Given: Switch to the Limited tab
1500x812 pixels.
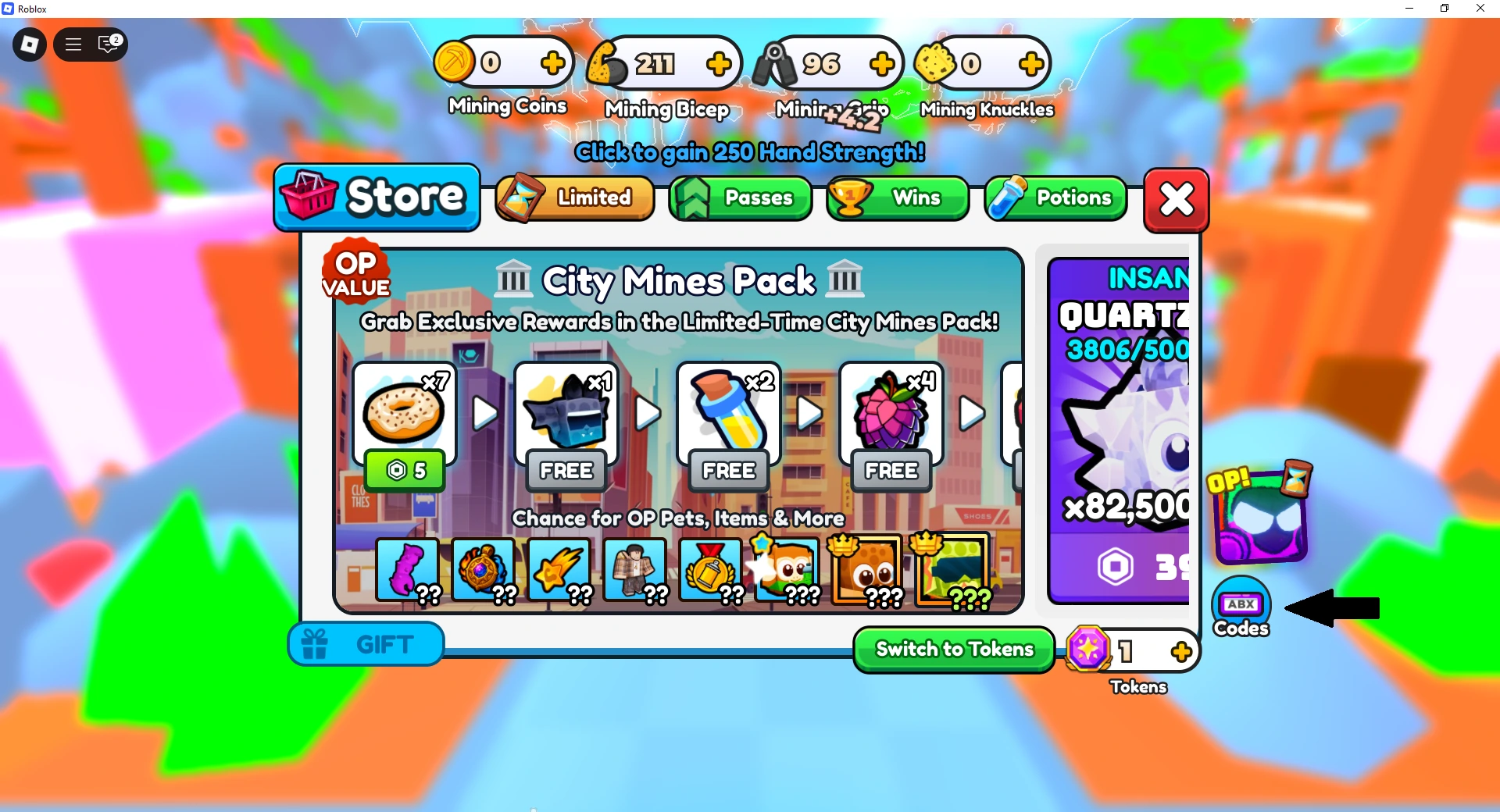Looking at the screenshot, I should [575, 198].
